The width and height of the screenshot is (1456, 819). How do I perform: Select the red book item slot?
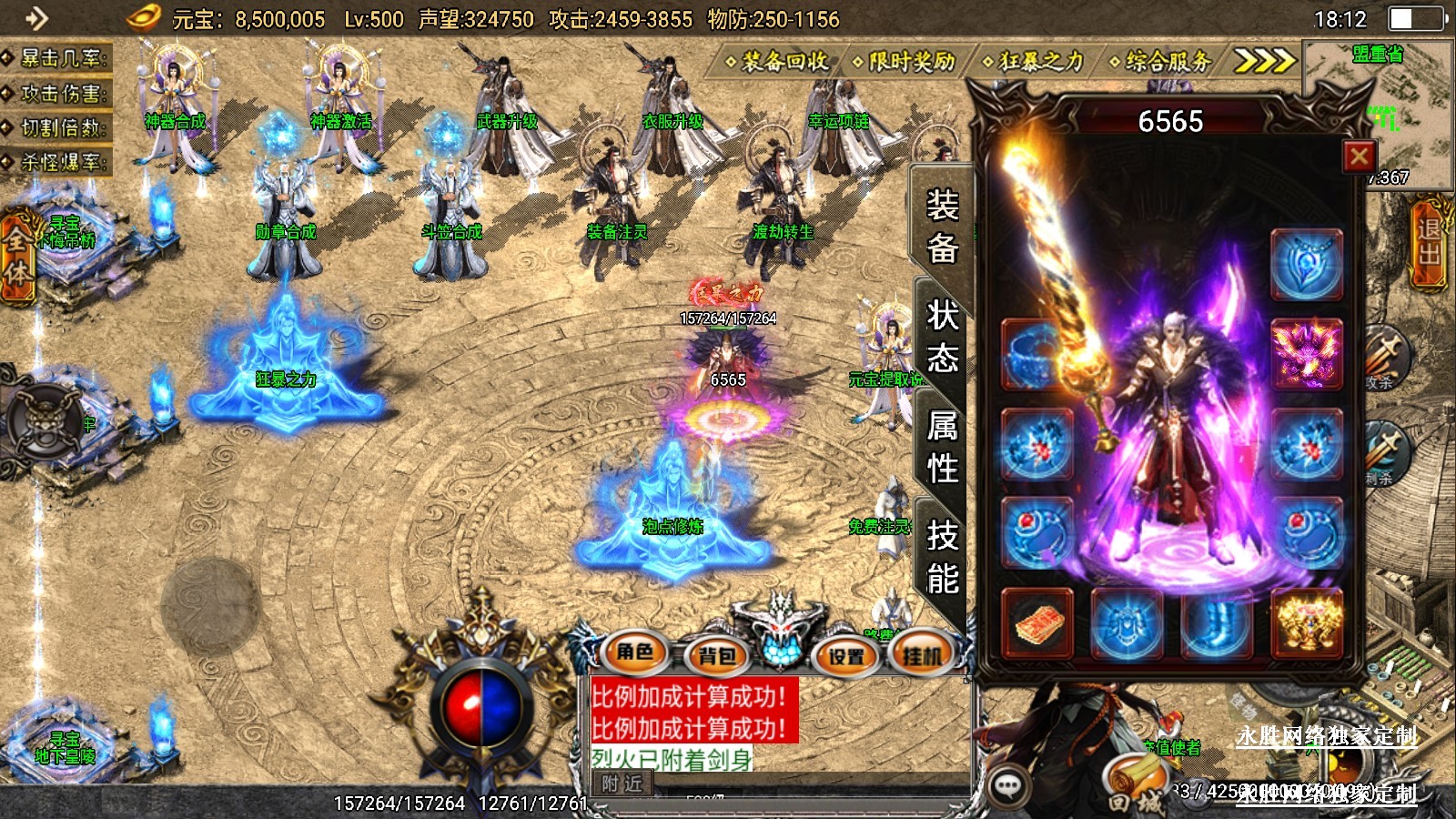(x=1037, y=624)
